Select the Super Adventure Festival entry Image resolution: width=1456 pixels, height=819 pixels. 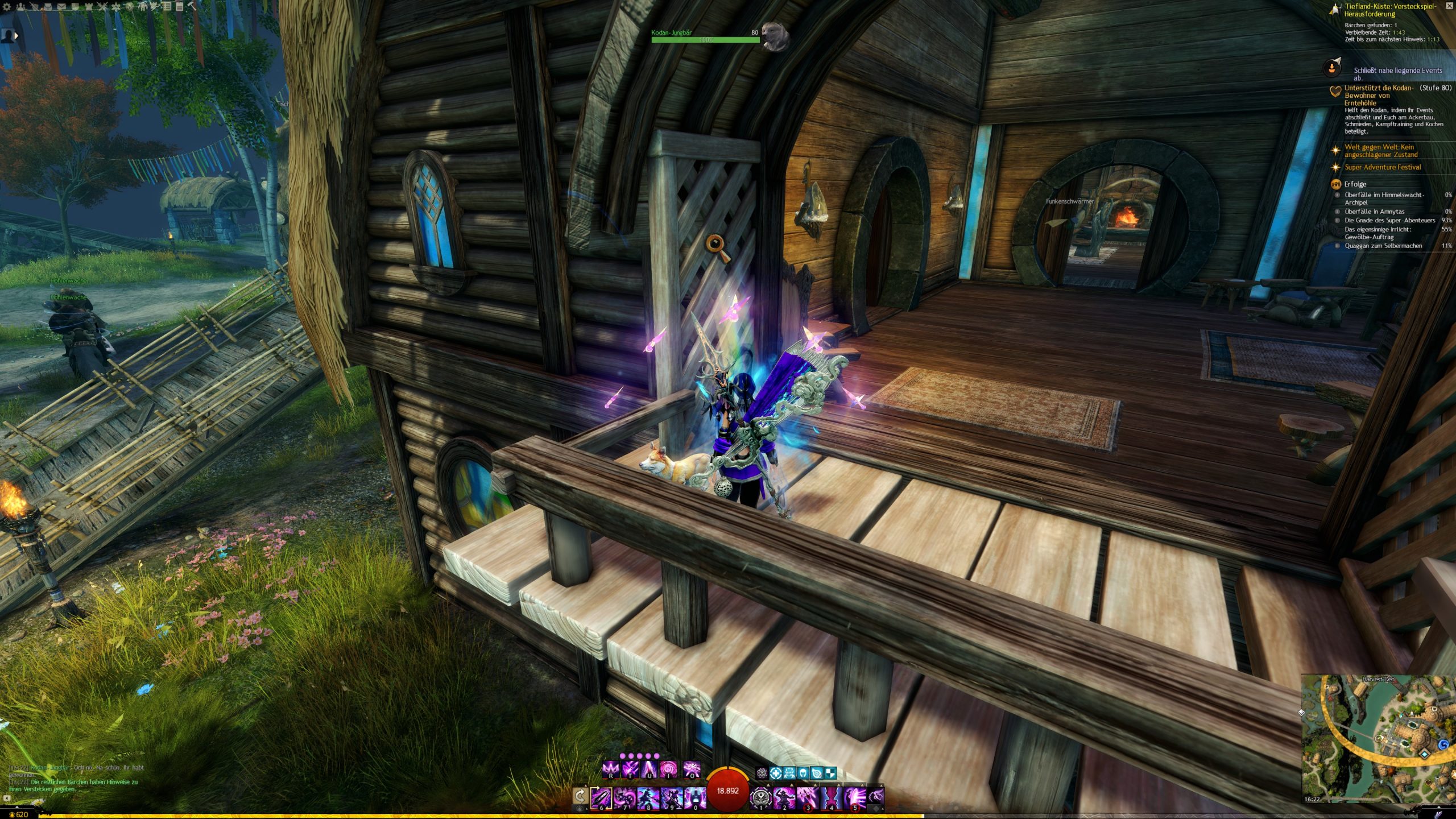(x=1382, y=167)
